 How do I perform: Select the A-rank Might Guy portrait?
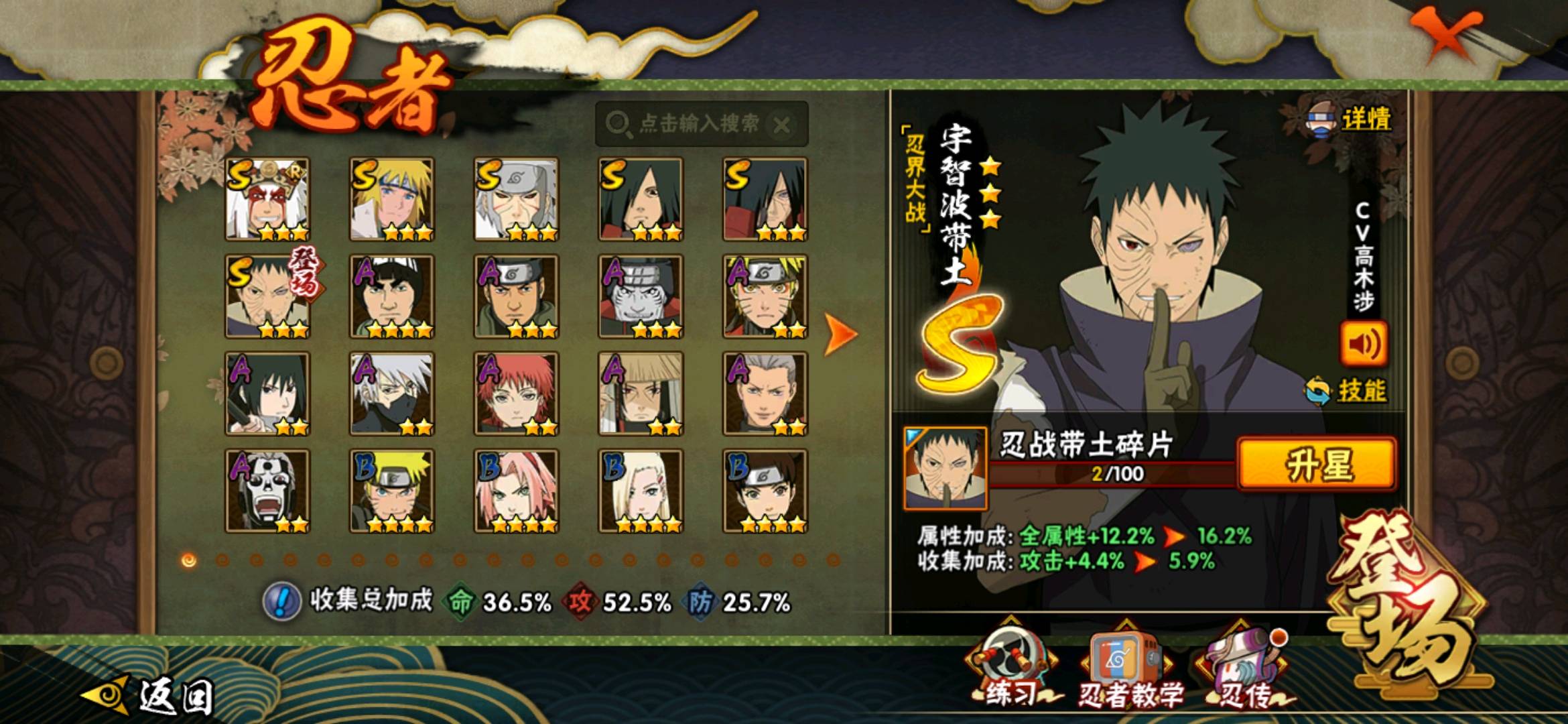tap(392, 296)
